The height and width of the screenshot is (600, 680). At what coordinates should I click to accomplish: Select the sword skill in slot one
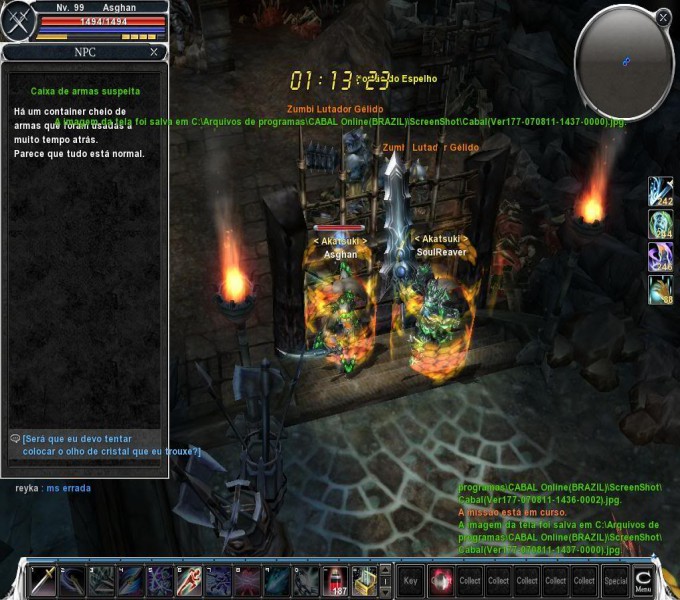coord(43,580)
